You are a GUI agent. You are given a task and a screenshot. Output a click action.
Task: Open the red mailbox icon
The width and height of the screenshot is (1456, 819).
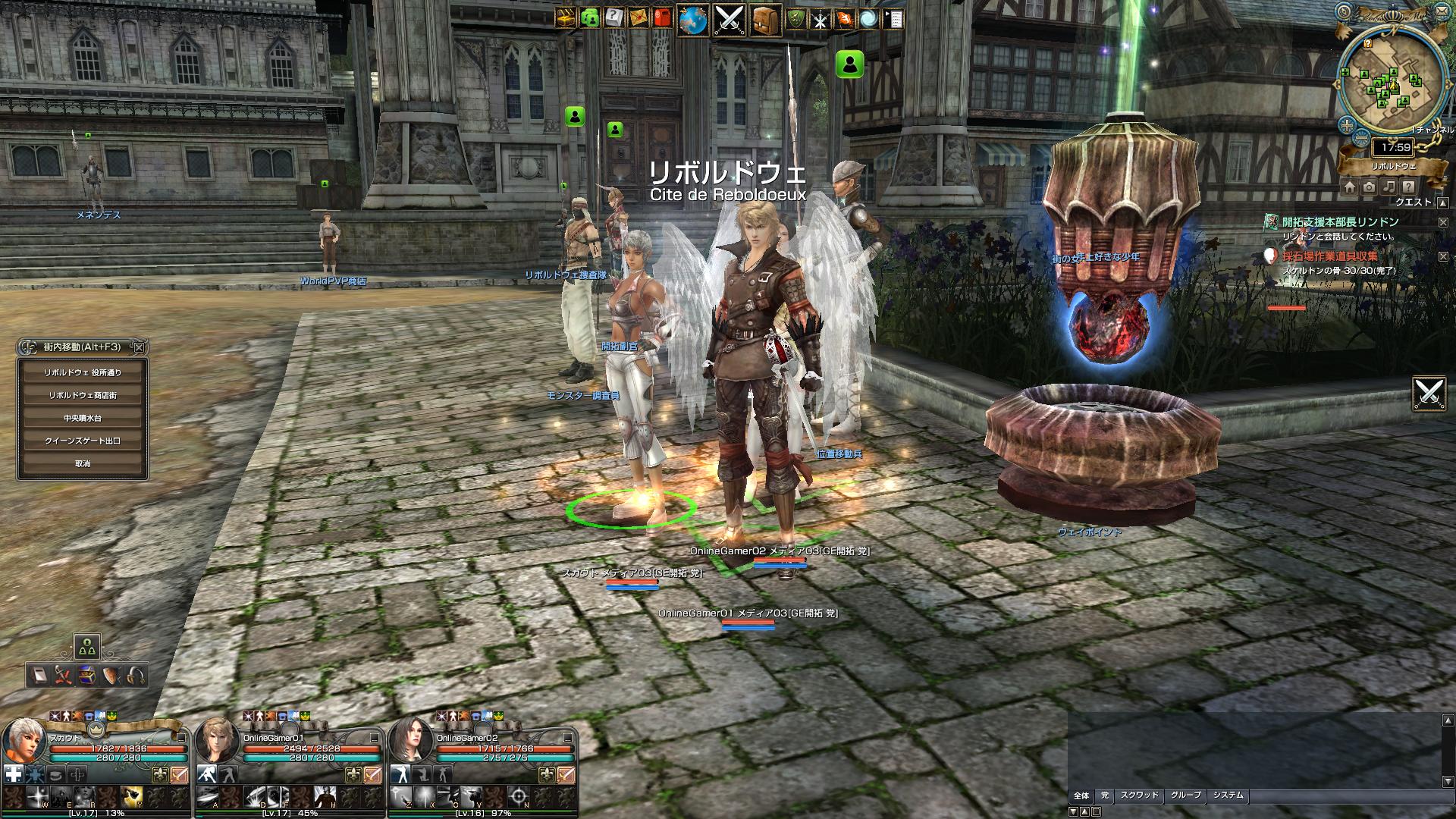(662, 18)
